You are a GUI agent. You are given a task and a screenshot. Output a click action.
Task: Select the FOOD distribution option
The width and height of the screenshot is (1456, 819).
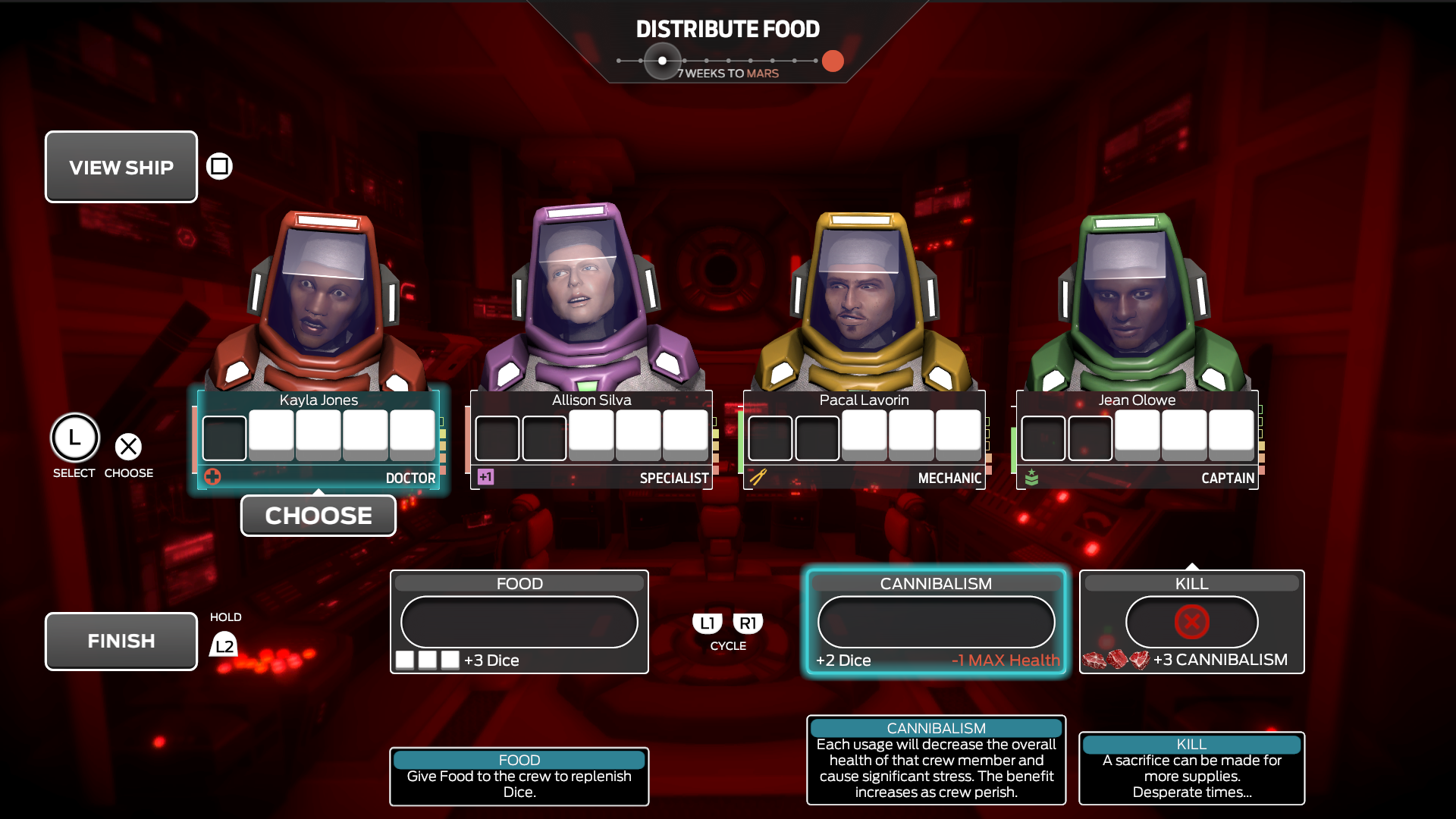[x=519, y=622]
